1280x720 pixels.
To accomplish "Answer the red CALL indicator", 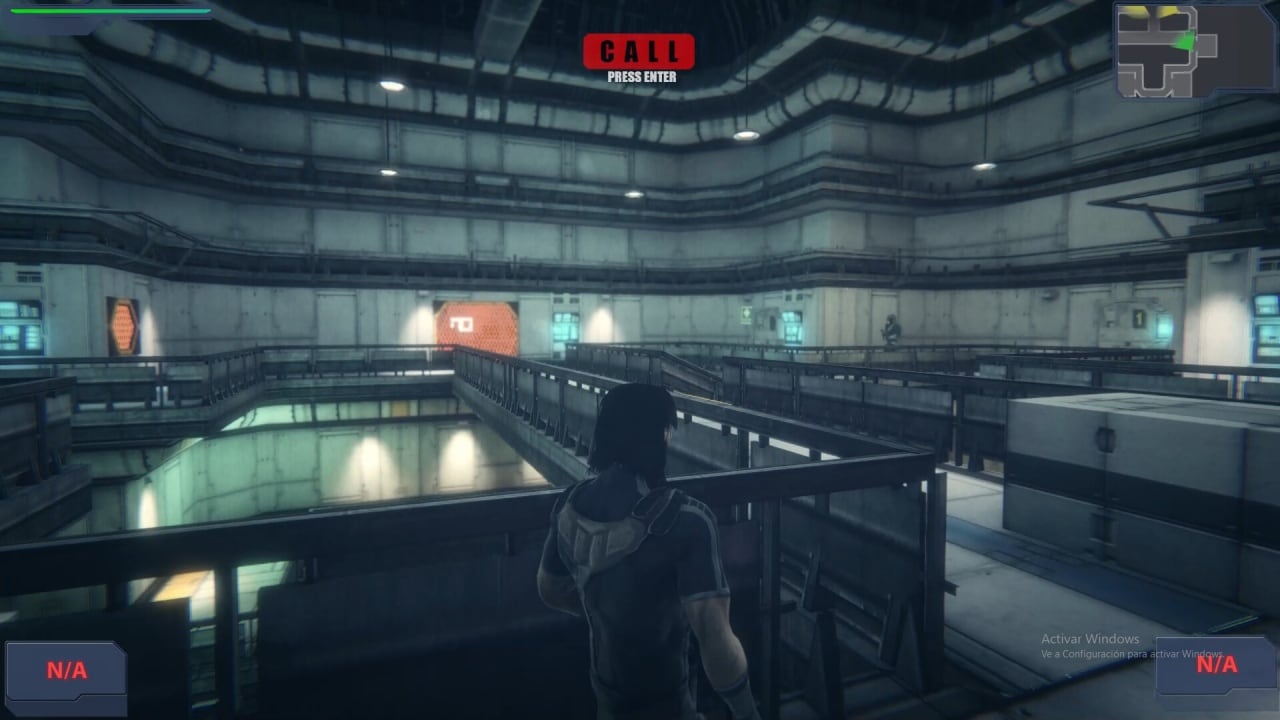I will [x=638, y=52].
